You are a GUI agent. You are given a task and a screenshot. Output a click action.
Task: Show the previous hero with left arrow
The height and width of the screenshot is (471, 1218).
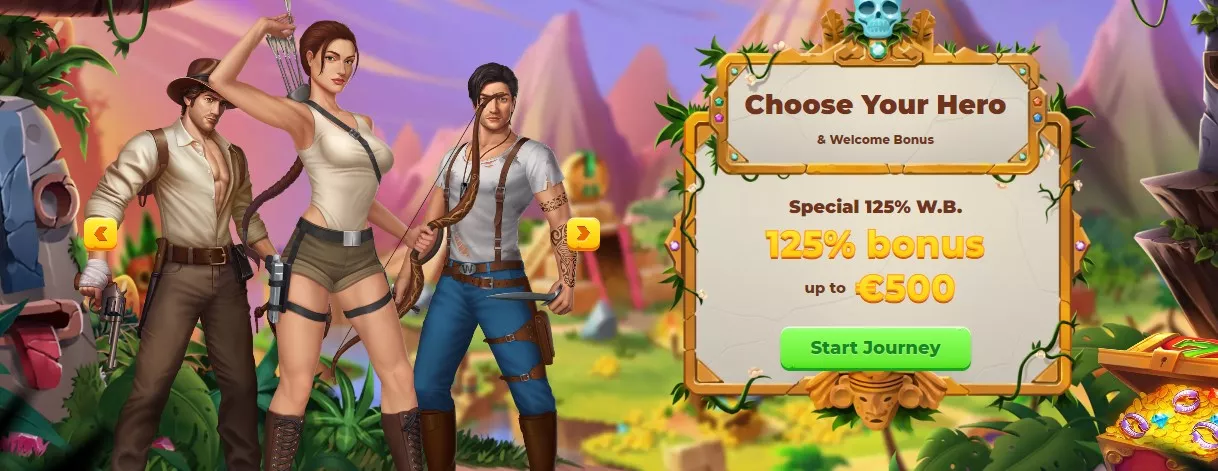pos(101,234)
